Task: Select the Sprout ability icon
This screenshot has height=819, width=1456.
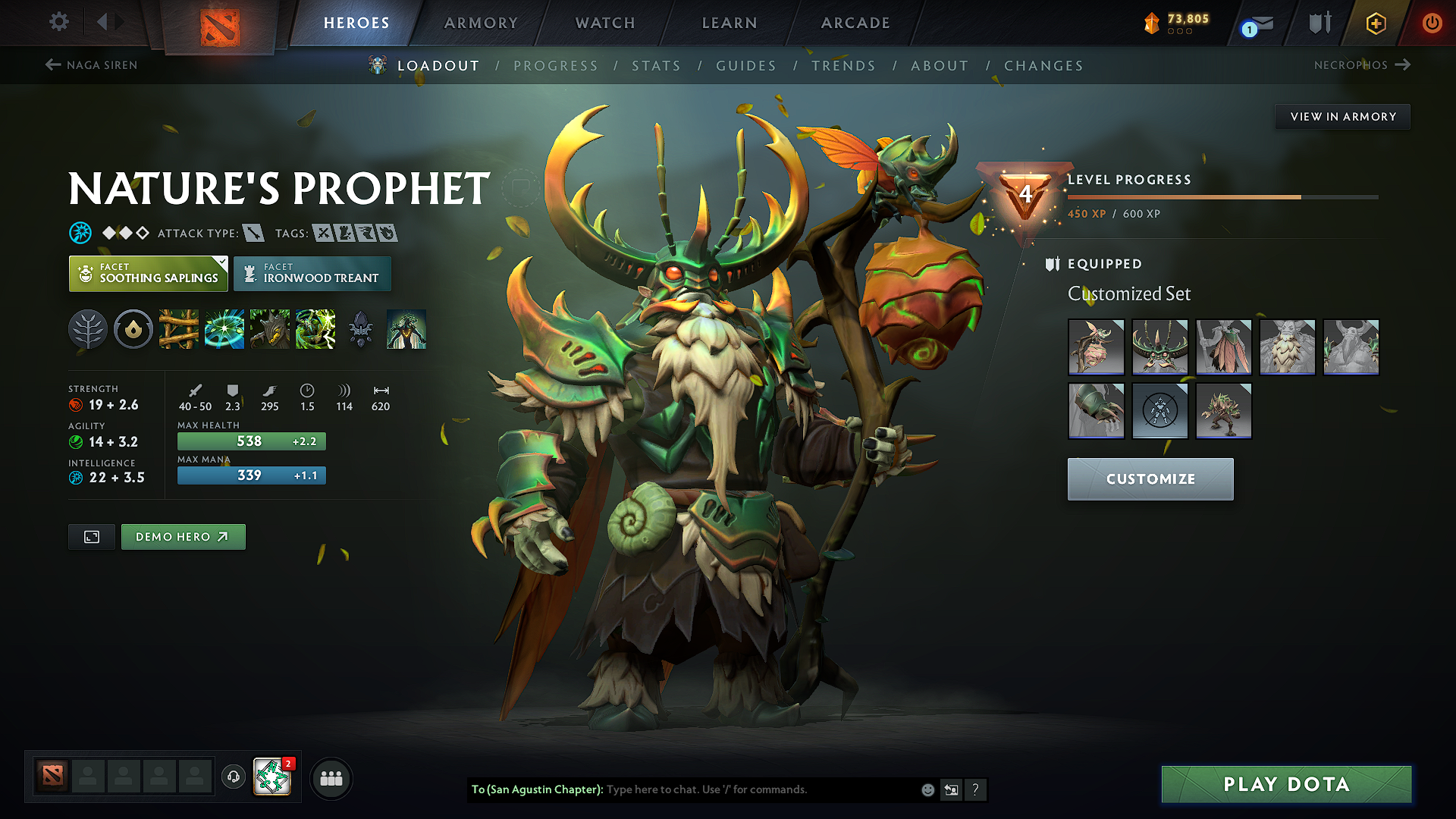Action: pyautogui.click(x=179, y=328)
